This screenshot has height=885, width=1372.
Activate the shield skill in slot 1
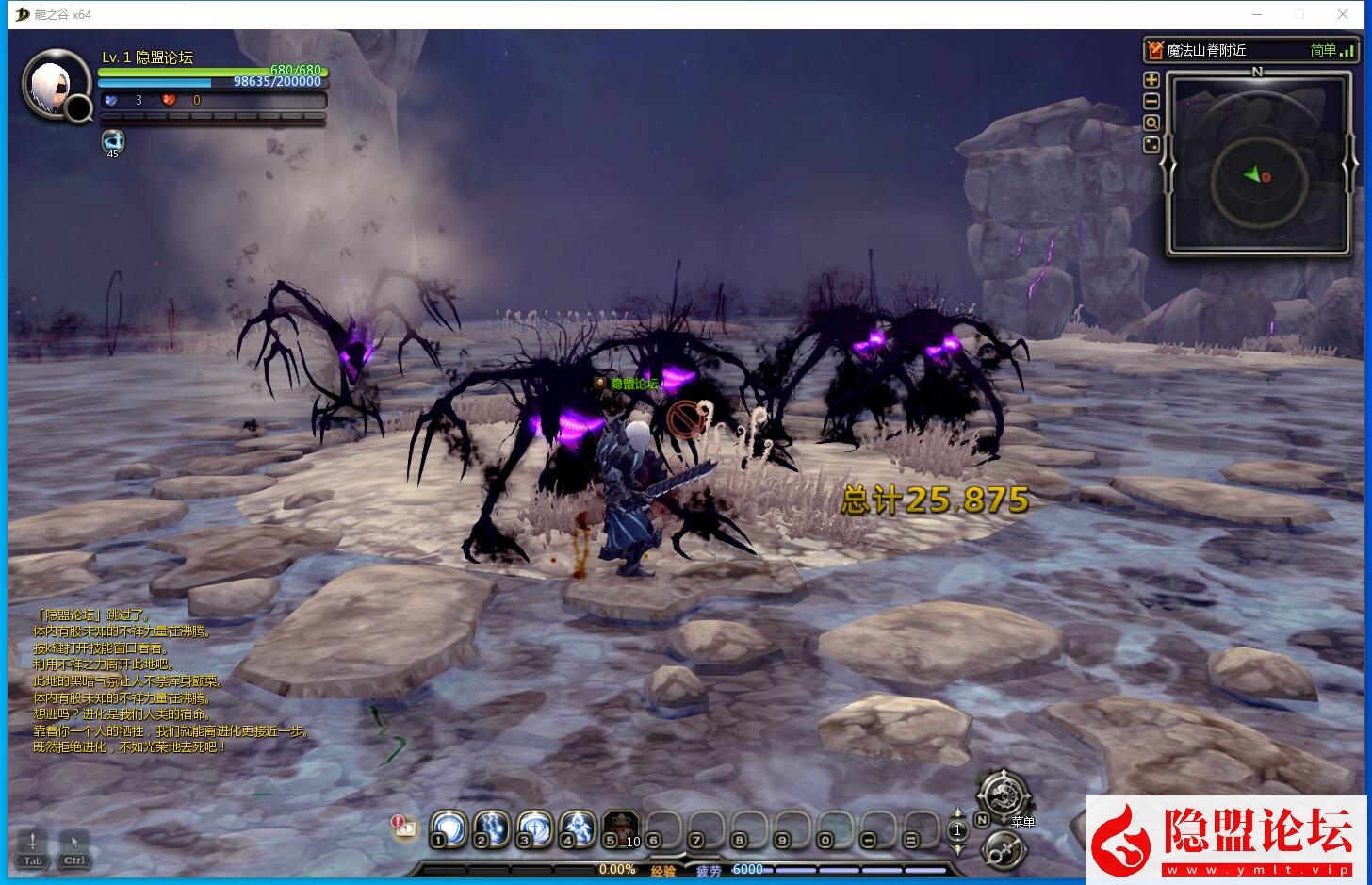[449, 828]
